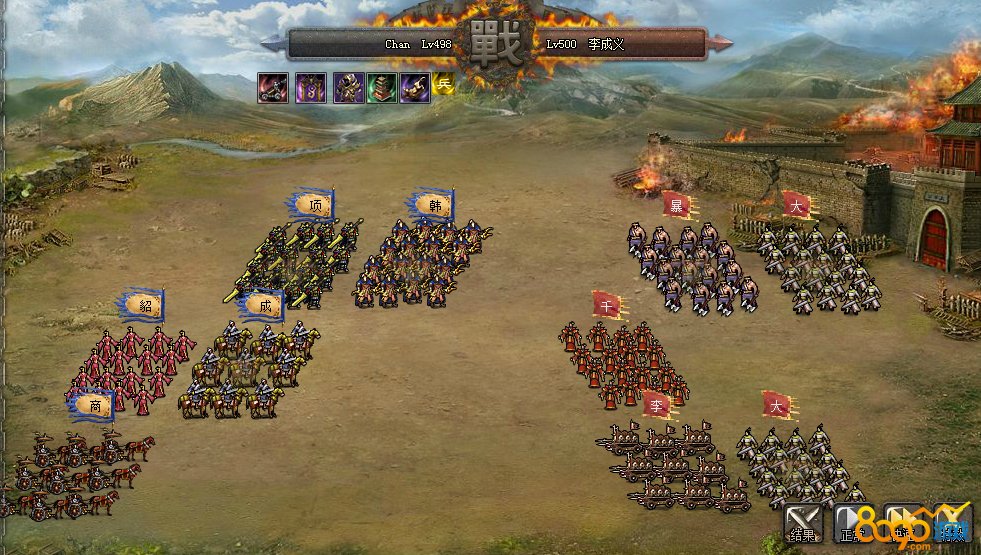Image resolution: width=981 pixels, height=555 pixels.
Task: Click the yellow 兵 troop icon
Action: (x=444, y=86)
